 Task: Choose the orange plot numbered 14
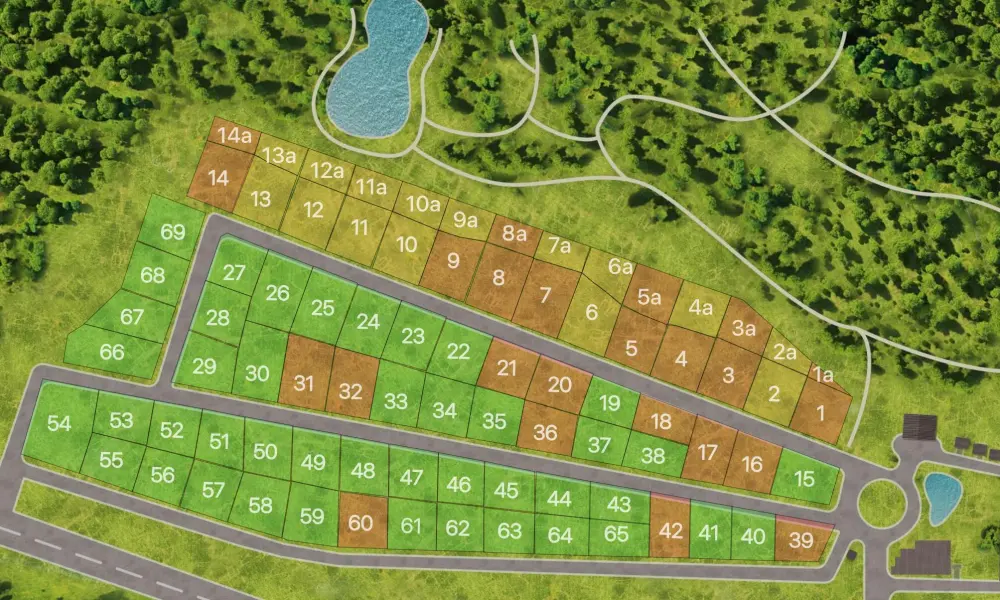point(218,180)
